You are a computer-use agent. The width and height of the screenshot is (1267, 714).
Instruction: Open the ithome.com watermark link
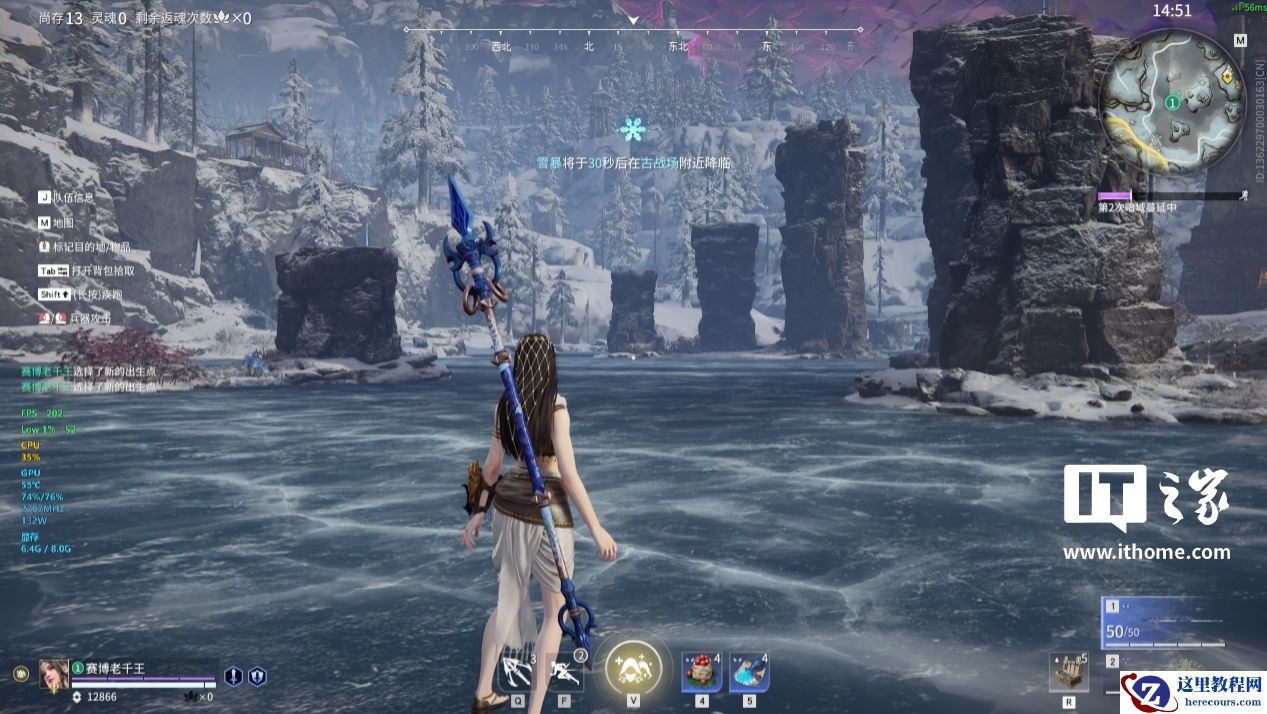coord(1146,551)
